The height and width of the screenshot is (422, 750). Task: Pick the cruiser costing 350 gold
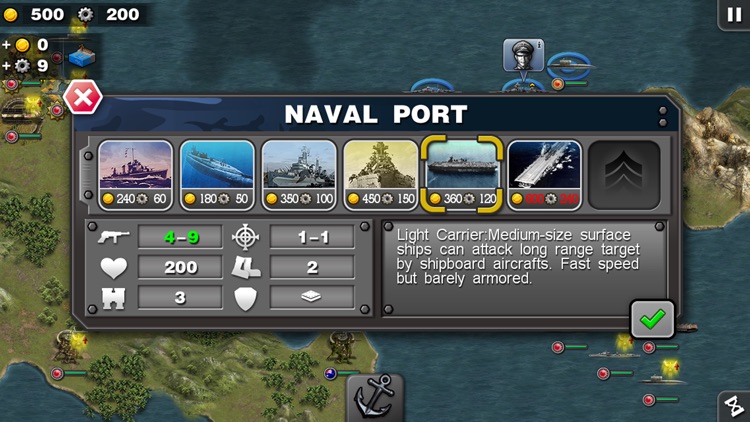(x=299, y=174)
